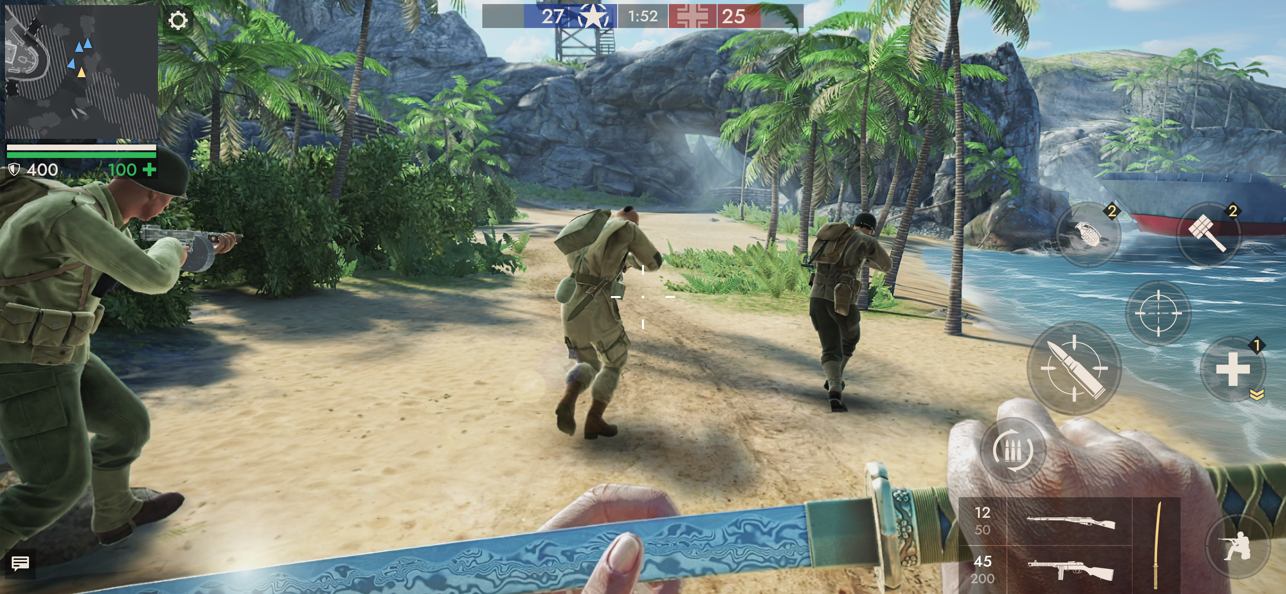Open the settings gear icon
The image size is (1286, 594).
pos(178,21)
